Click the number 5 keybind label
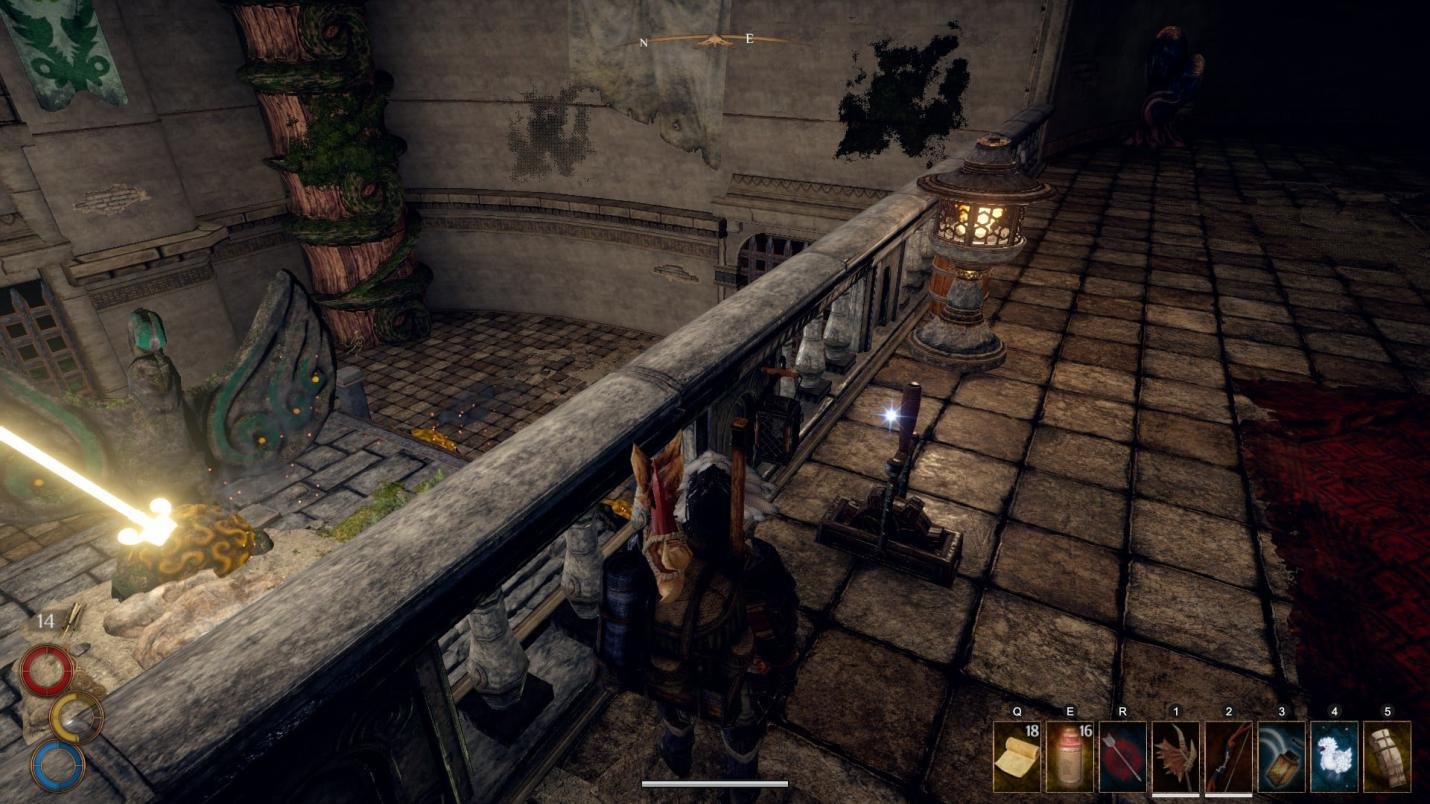1430x804 pixels. point(1388,711)
